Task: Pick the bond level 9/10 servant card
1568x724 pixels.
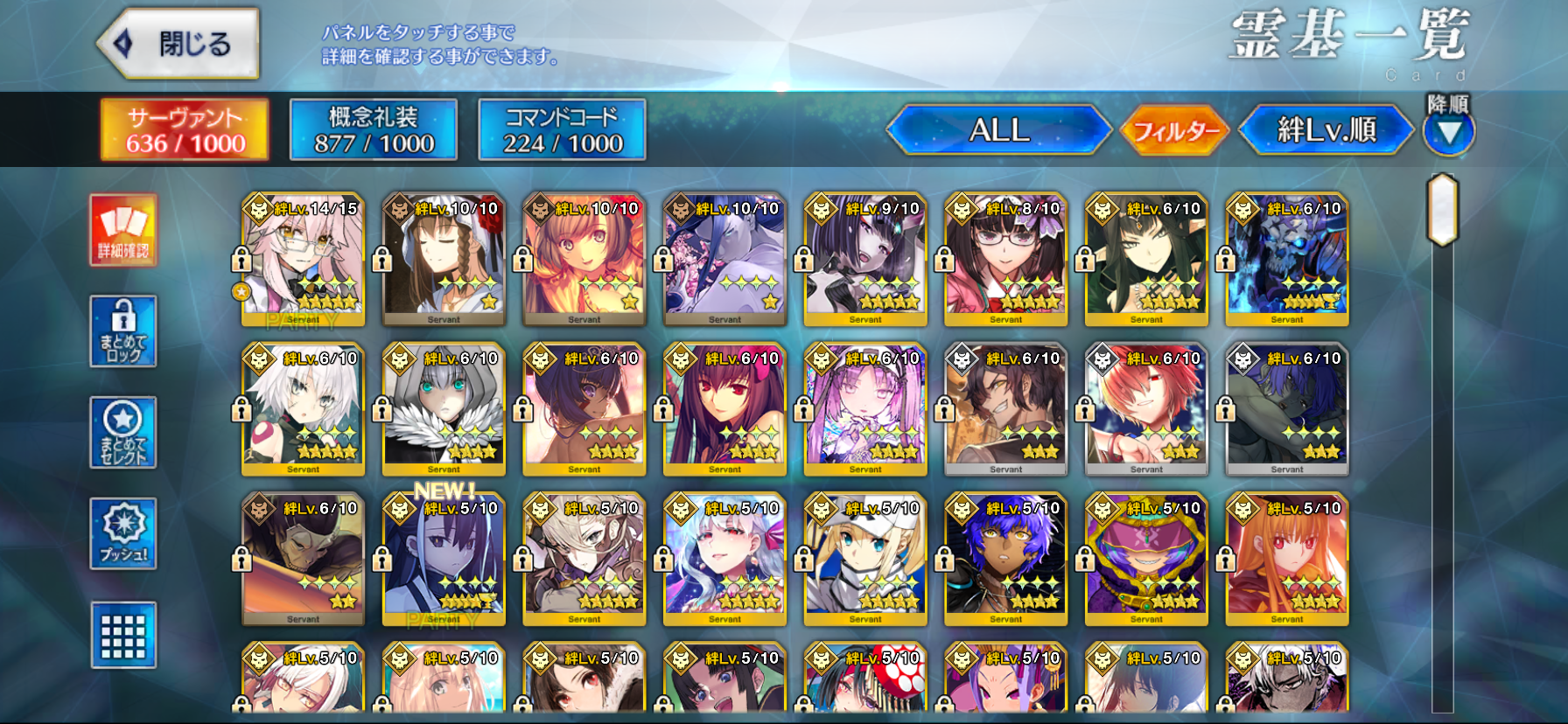Action: pyautogui.click(x=865, y=260)
